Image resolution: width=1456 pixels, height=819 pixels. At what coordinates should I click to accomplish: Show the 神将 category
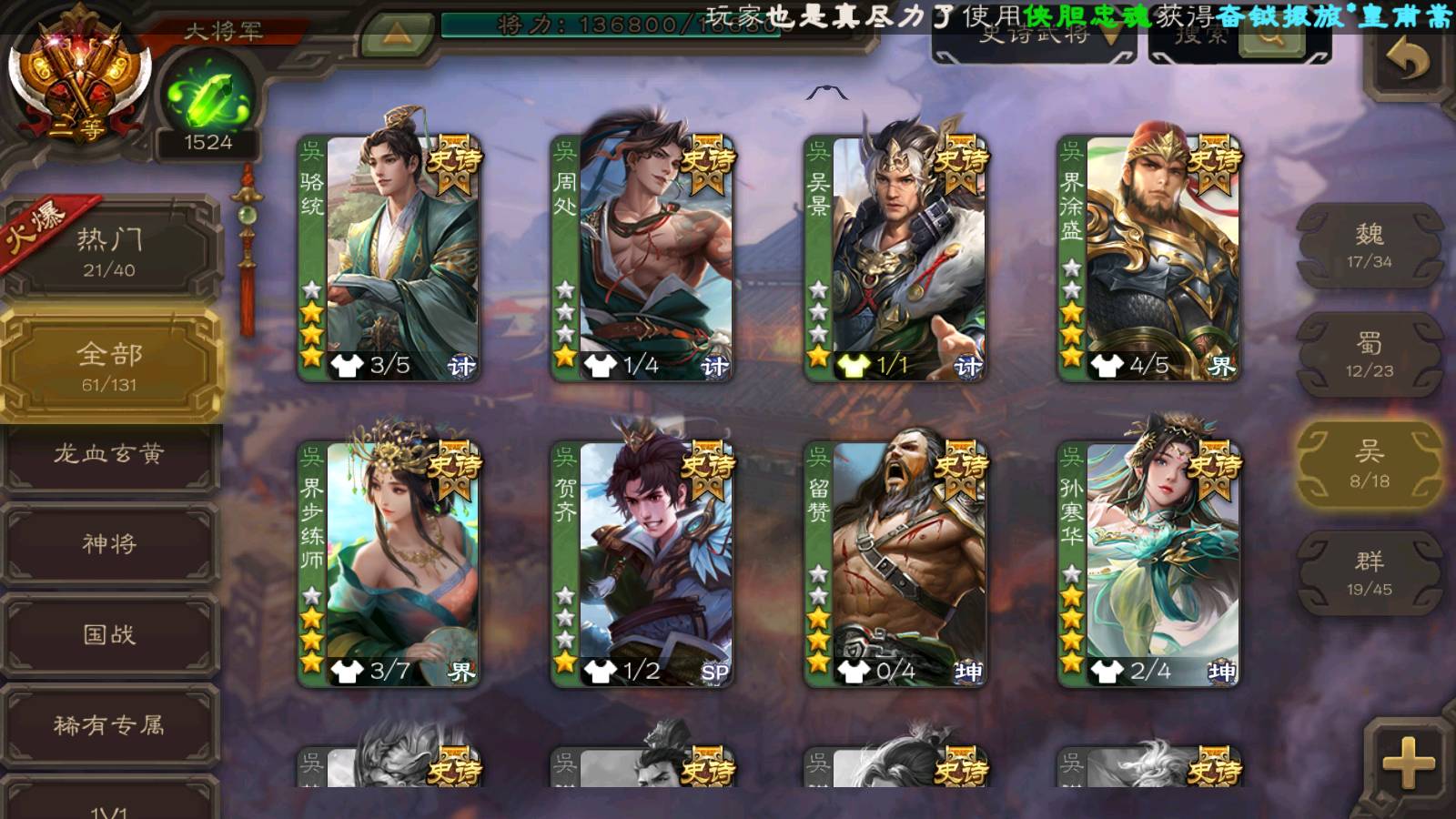pos(109,544)
